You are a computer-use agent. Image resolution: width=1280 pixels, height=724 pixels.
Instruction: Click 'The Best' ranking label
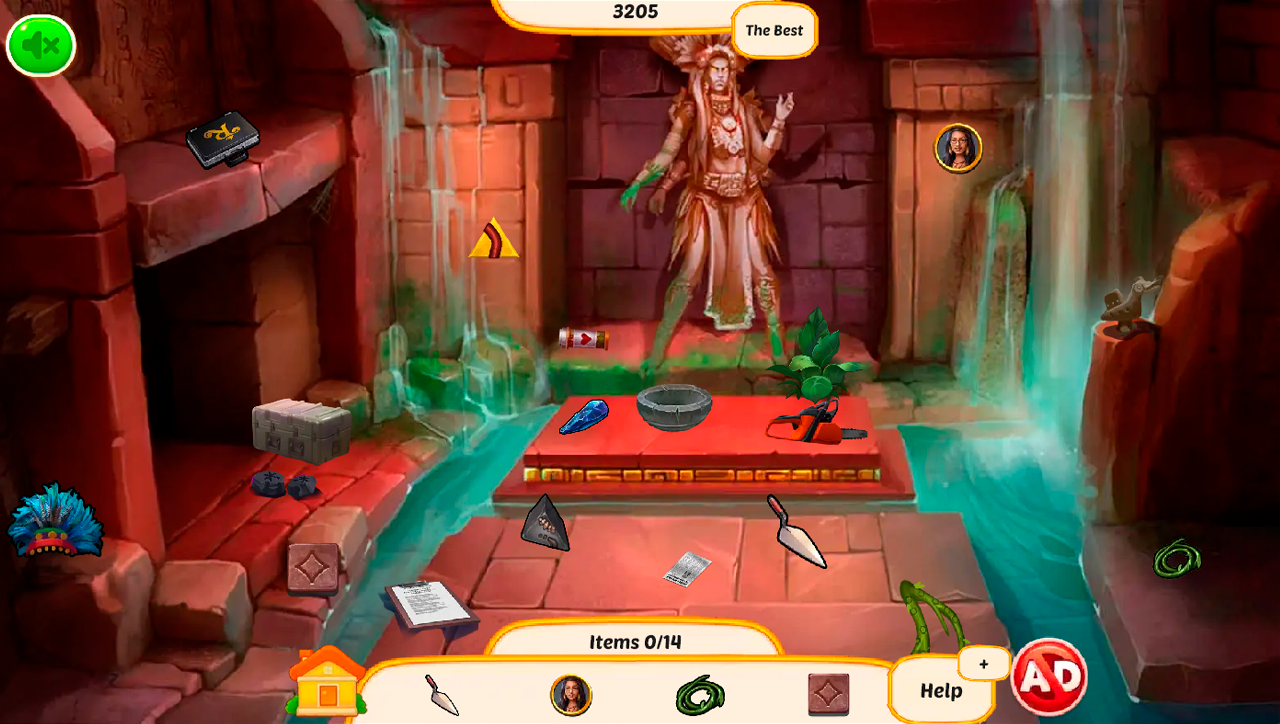pyautogui.click(x=772, y=30)
